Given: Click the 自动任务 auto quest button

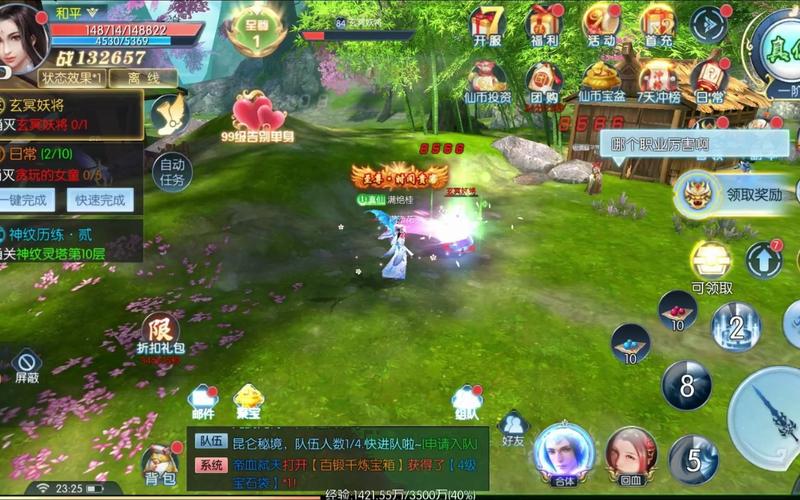Looking at the screenshot, I should pyautogui.click(x=172, y=172).
